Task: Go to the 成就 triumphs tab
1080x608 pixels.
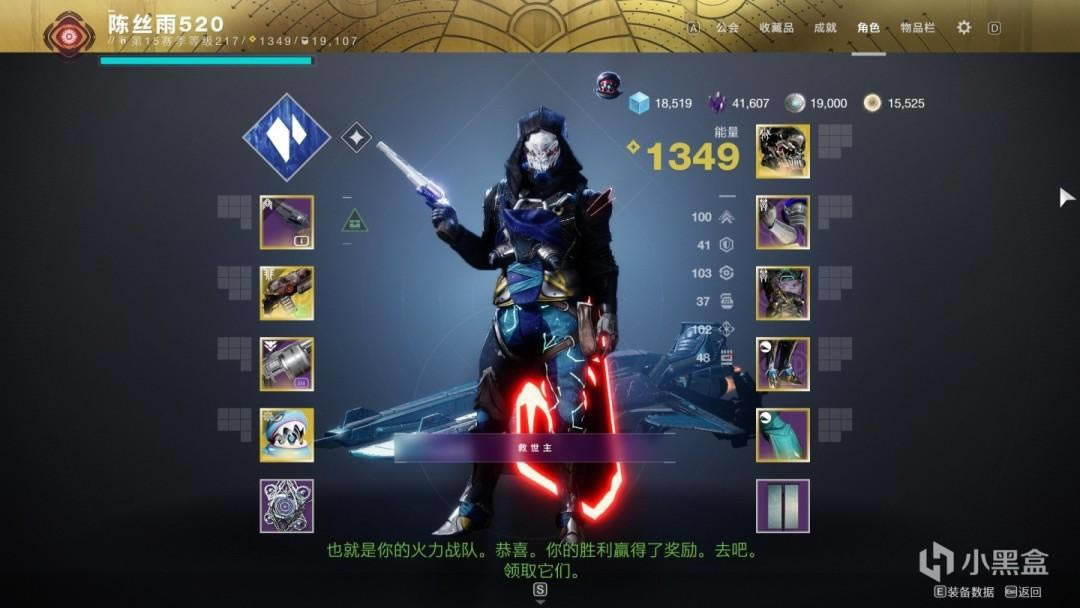Action: pyautogui.click(x=825, y=28)
